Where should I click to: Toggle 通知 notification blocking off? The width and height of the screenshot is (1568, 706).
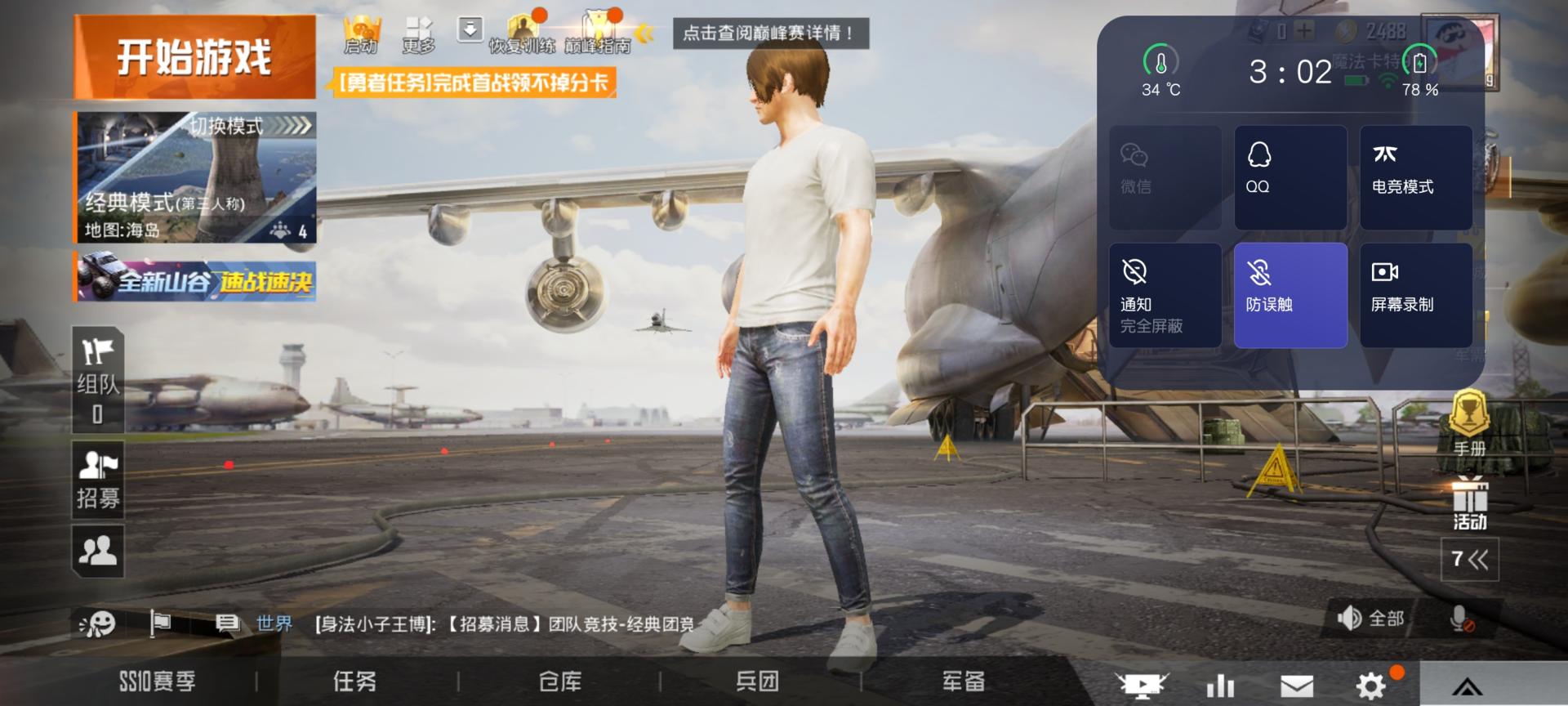point(1165,294)
